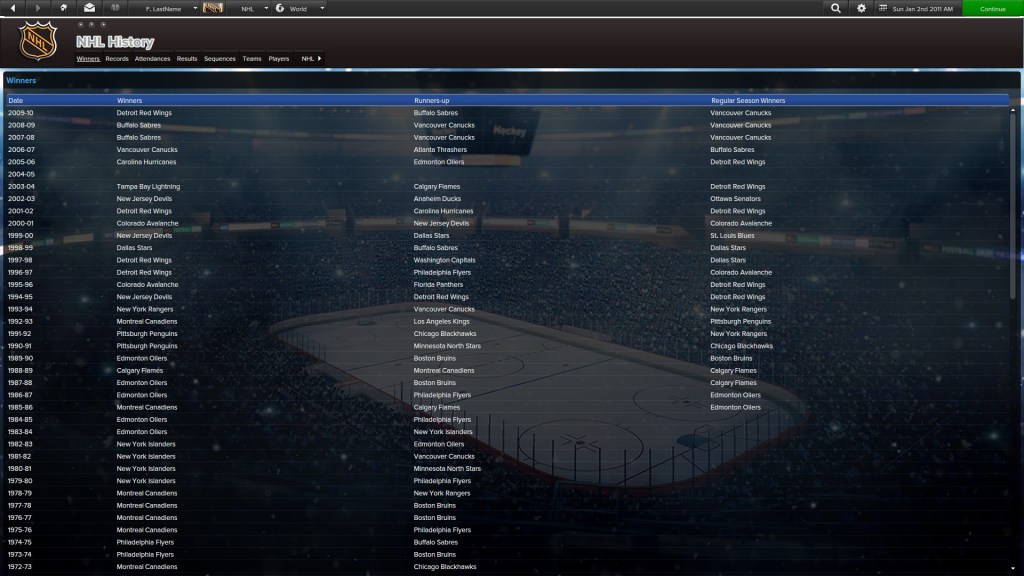Open the home screen icon
The width and height of the screenshot is (1024, 576).
pos(64,8)
